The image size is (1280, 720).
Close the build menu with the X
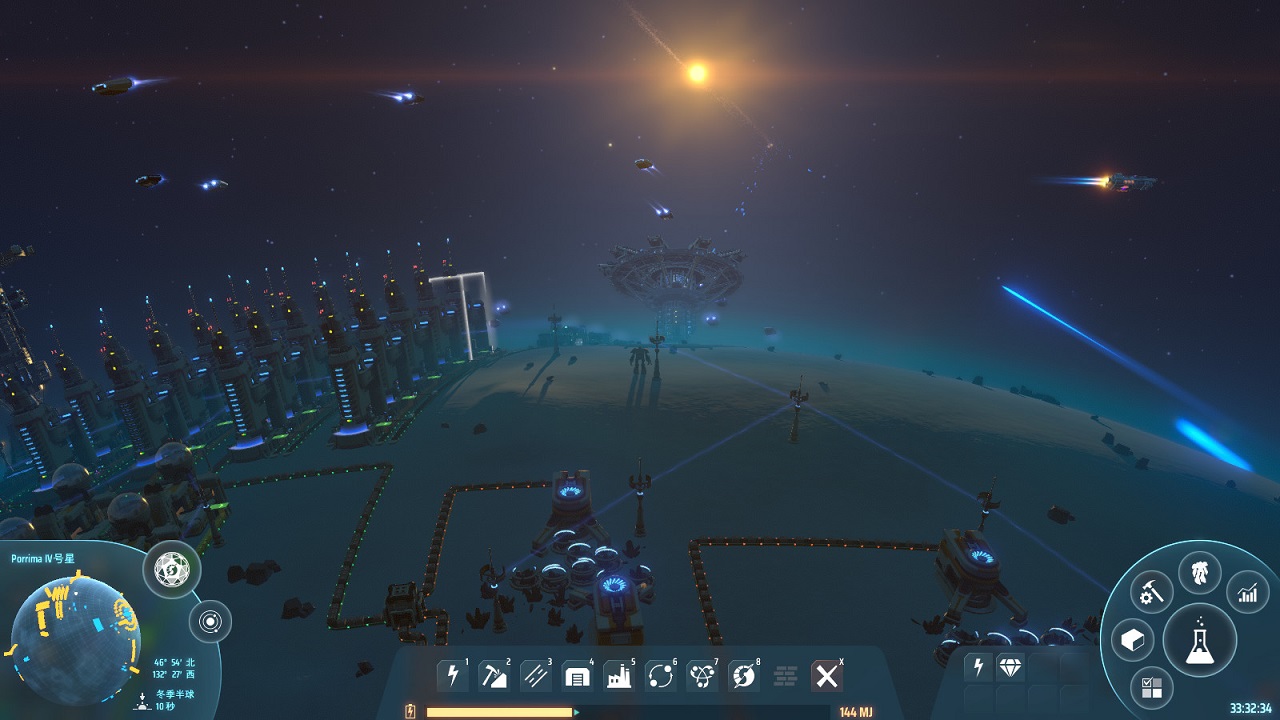click(826, 675)
